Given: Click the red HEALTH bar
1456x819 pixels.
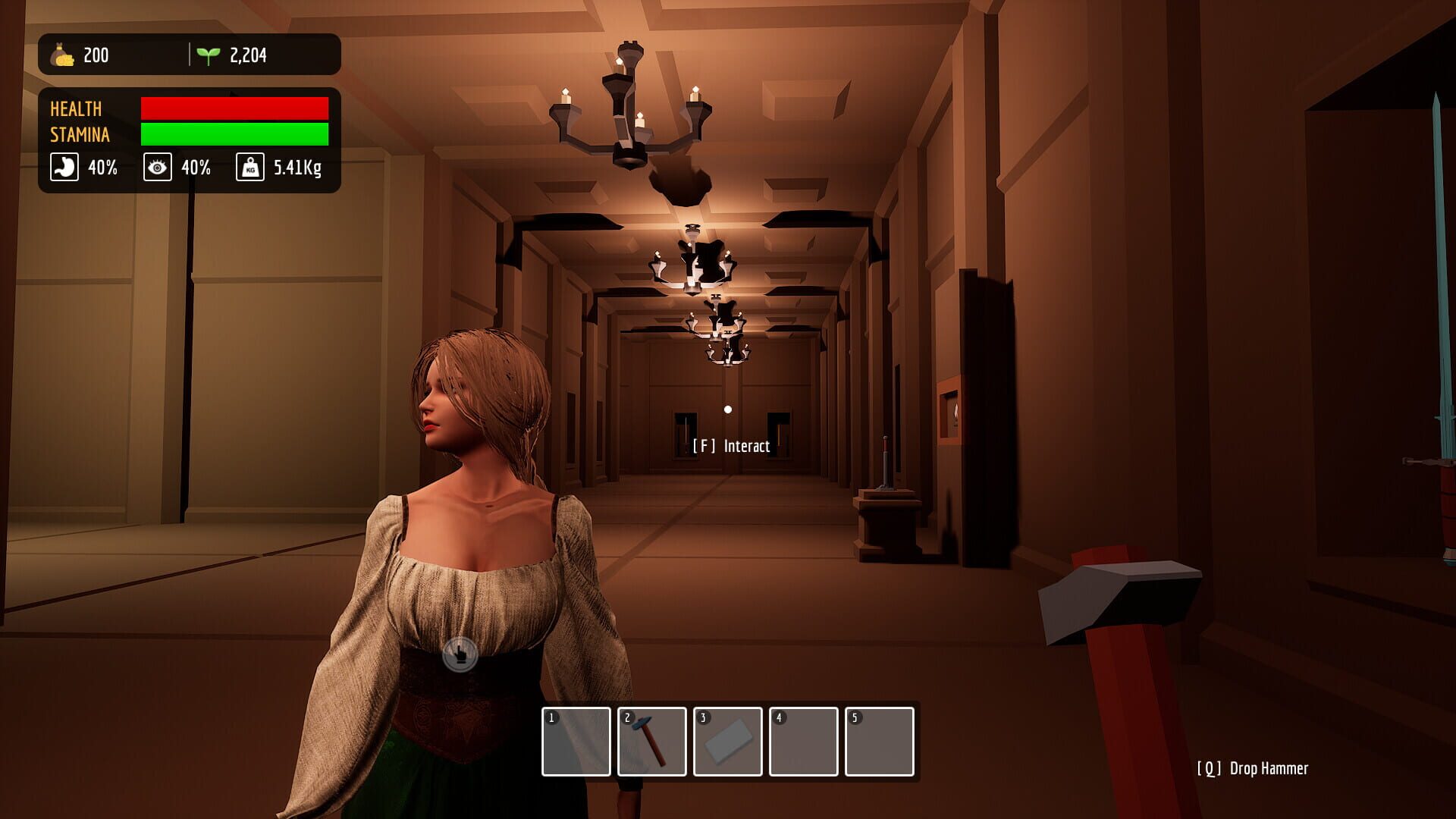Looking at the screenshot, I should click(233, 108).
